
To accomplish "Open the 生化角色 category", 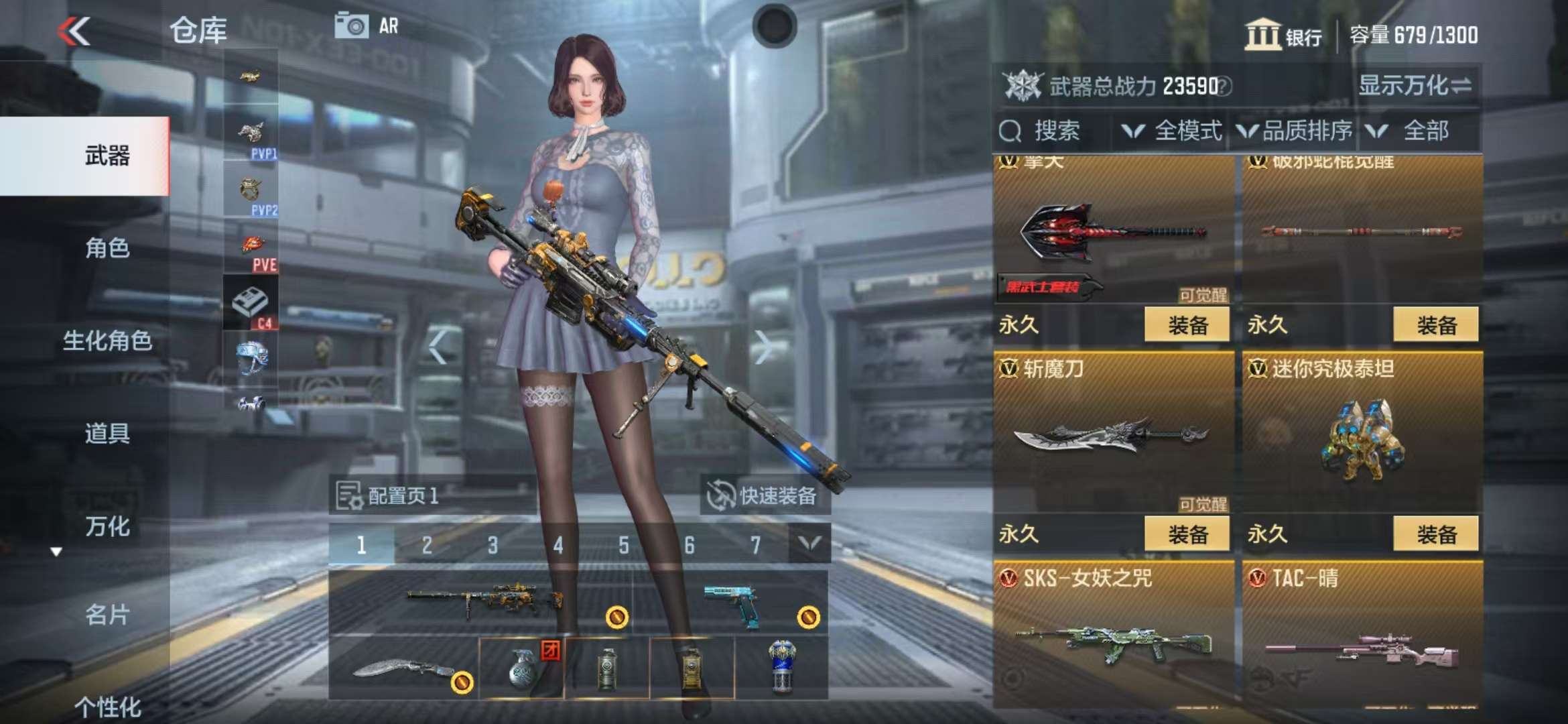I will [107, 341].
